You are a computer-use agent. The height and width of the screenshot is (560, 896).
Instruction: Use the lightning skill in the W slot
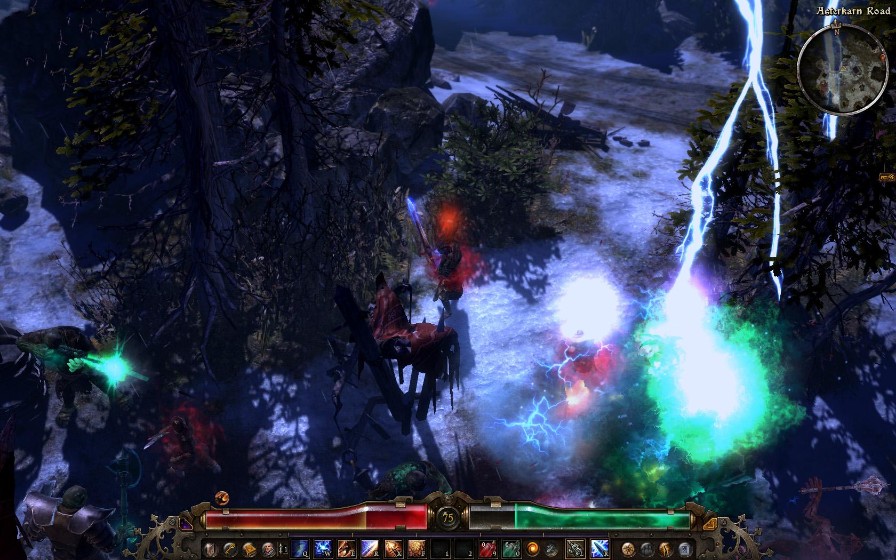[x=323, y=549]
